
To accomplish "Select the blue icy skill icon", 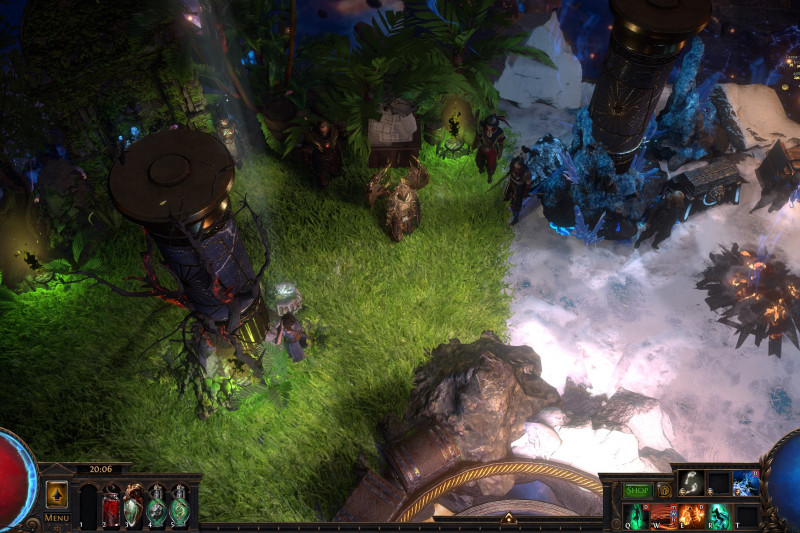I will pyautogui.click(x=746, y=483).
